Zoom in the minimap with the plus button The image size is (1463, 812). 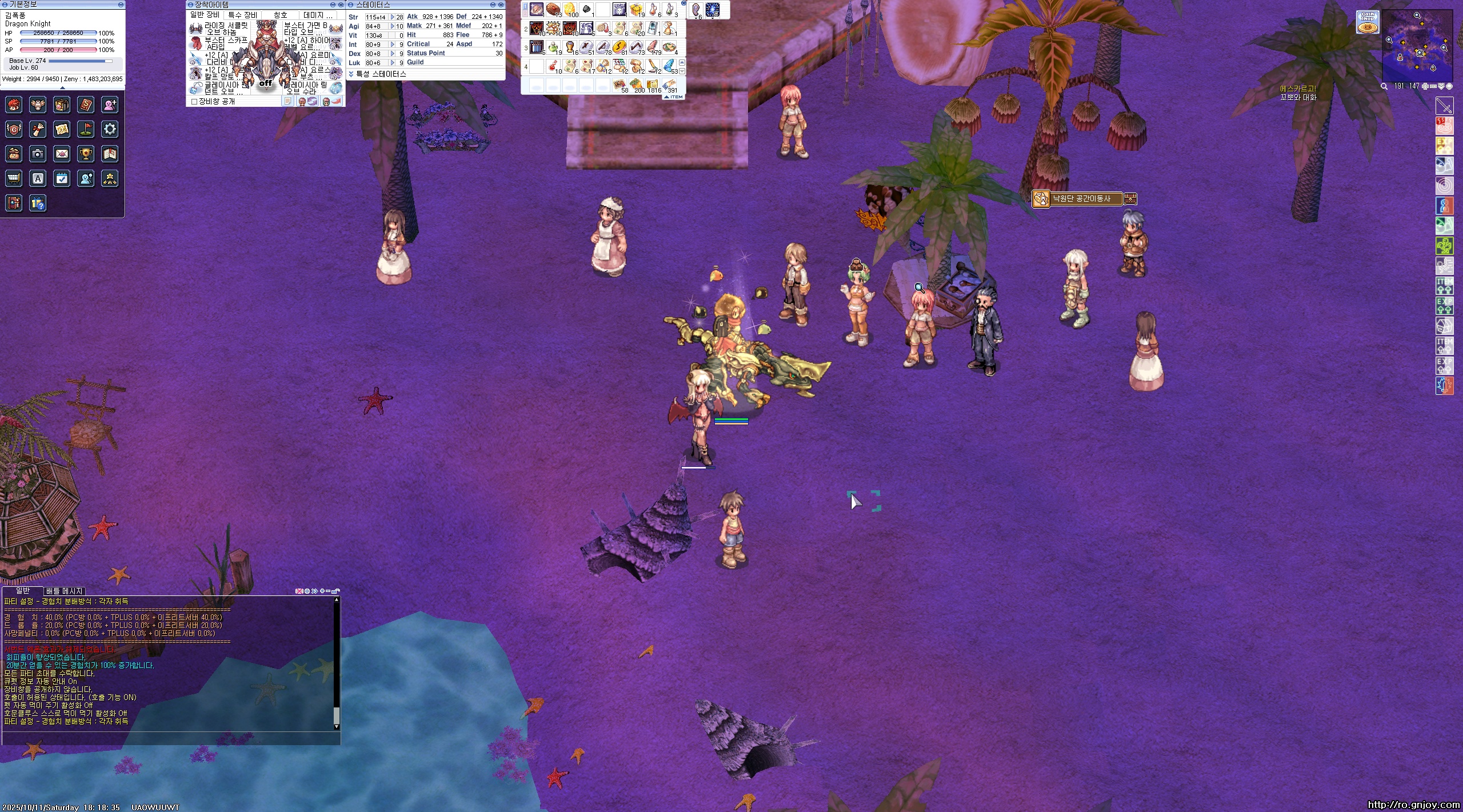(1426, 86)
